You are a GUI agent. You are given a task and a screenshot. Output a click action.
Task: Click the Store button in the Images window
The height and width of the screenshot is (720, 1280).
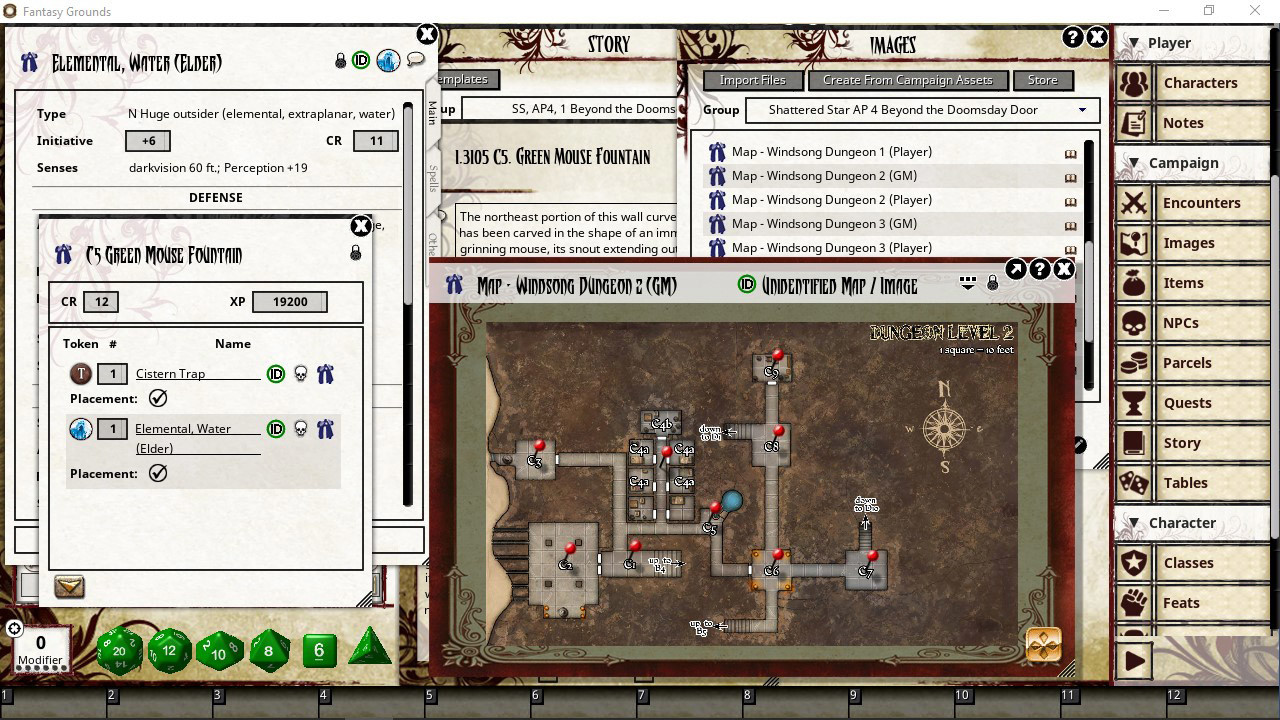[1043, 79]
